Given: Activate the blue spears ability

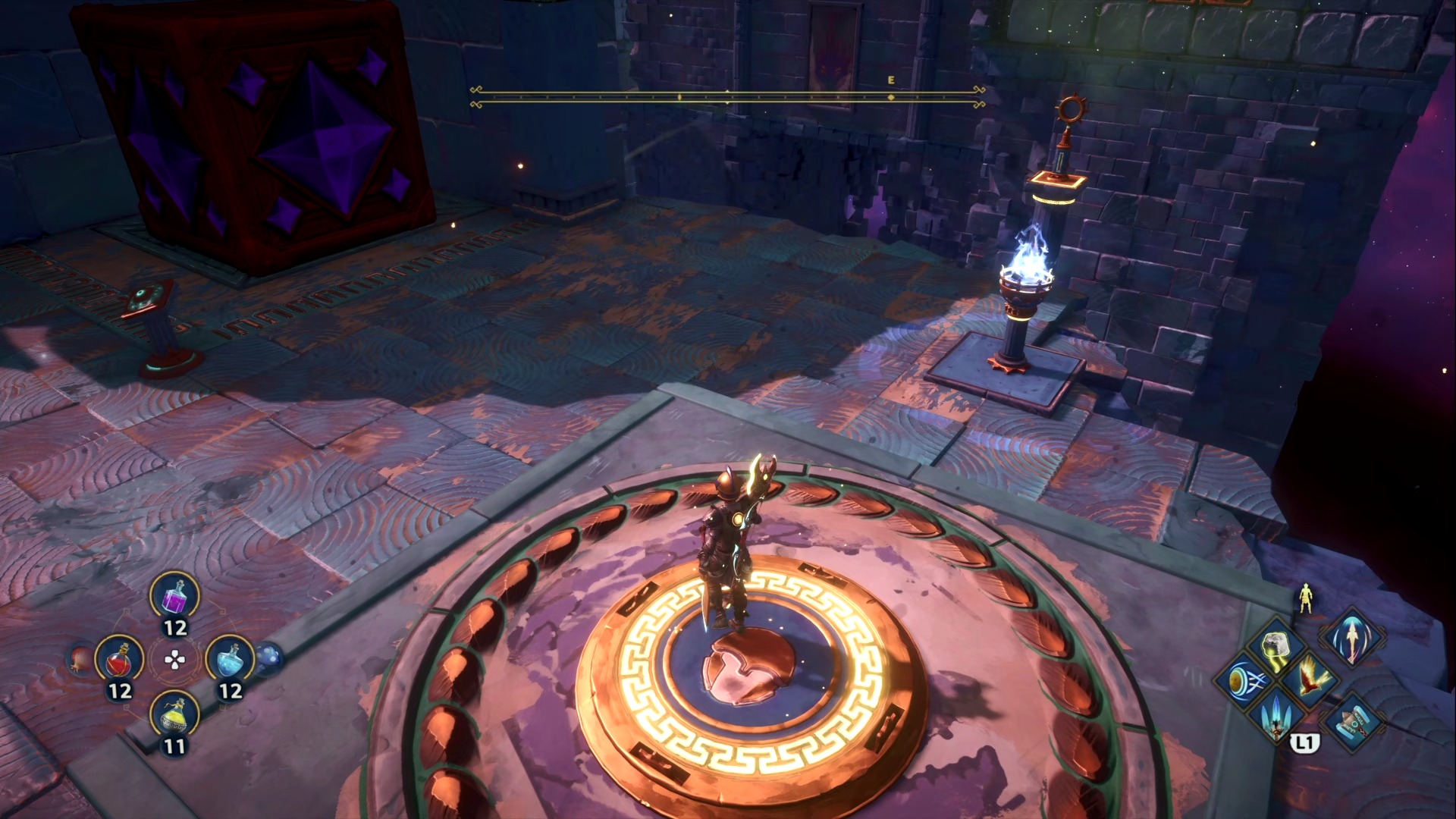Looking at the screenshot, I should click(x=1277, y=714).
